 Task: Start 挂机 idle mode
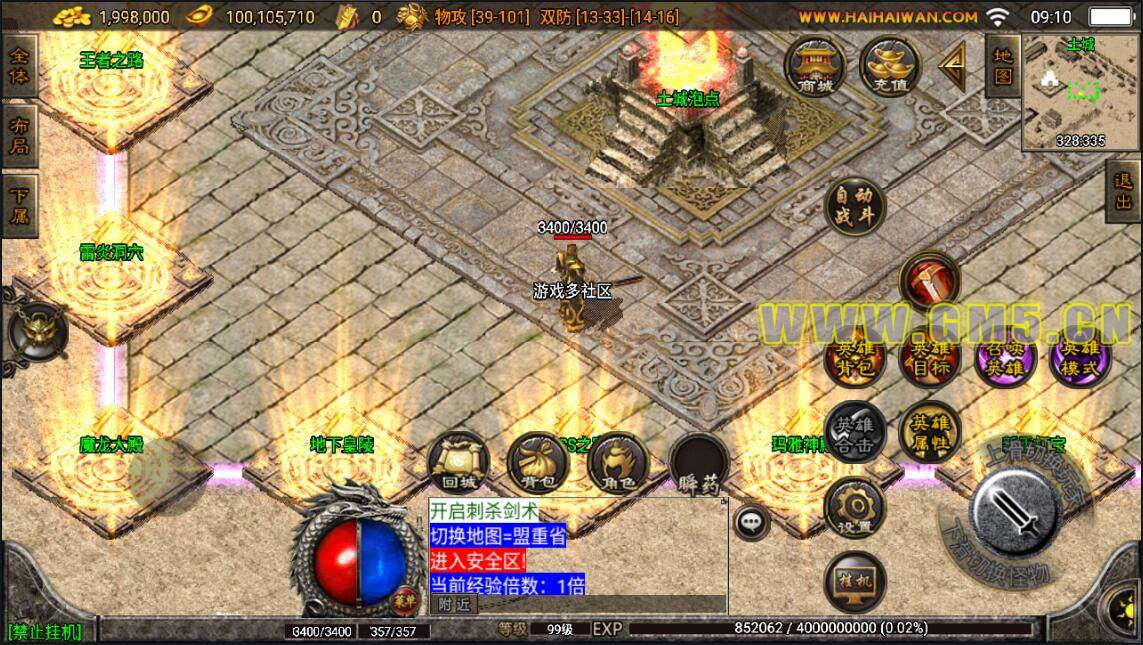click(854, 582)
